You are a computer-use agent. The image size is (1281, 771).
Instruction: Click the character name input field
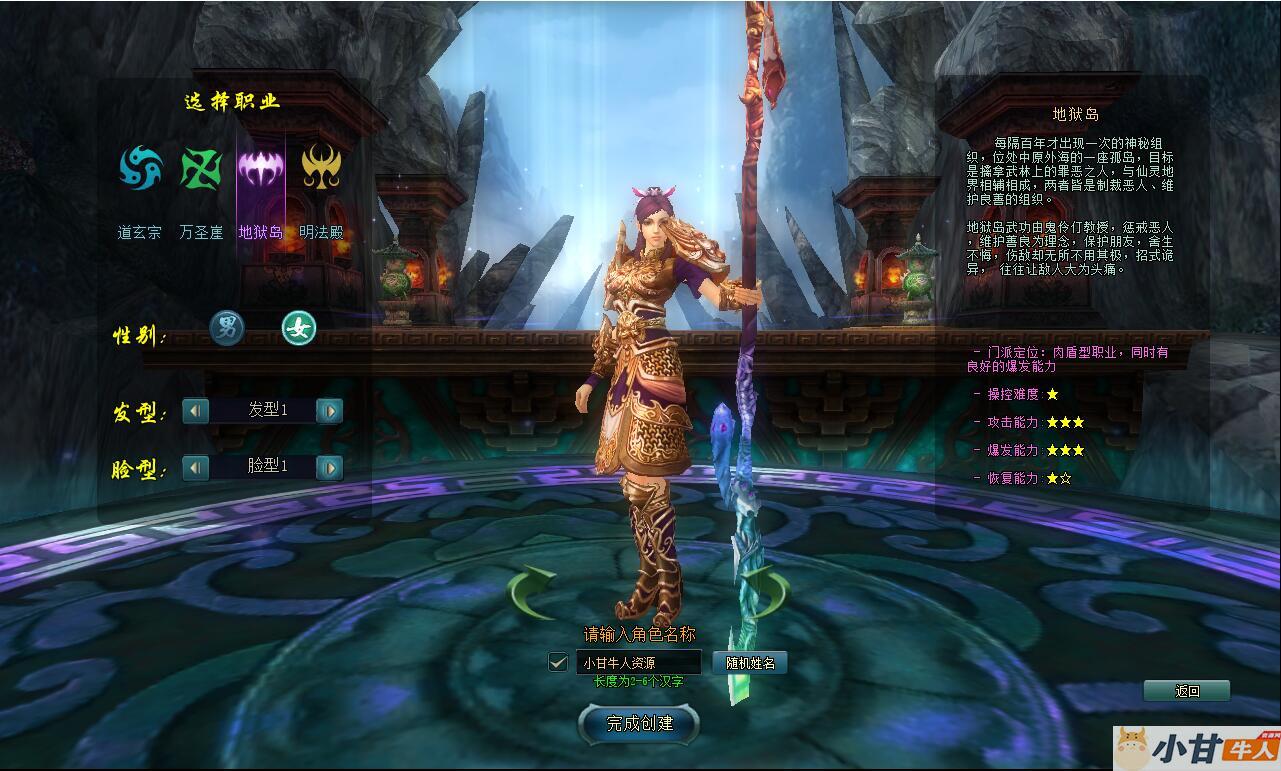[638, 662]
